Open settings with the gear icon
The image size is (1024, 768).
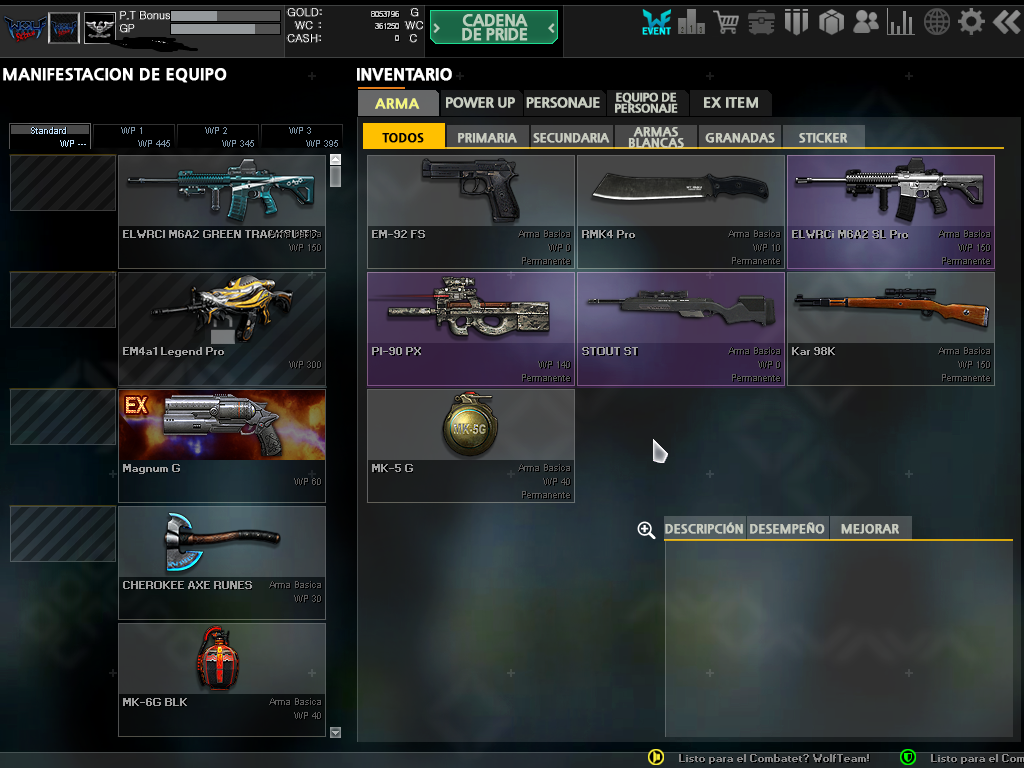click(x=971, y=21)
